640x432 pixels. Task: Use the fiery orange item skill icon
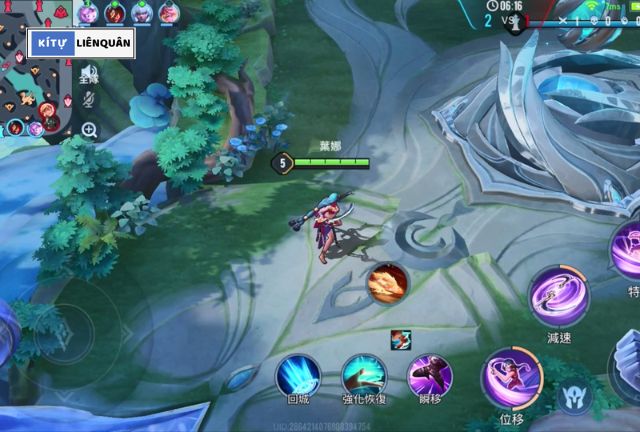click(x=386, y=283)
